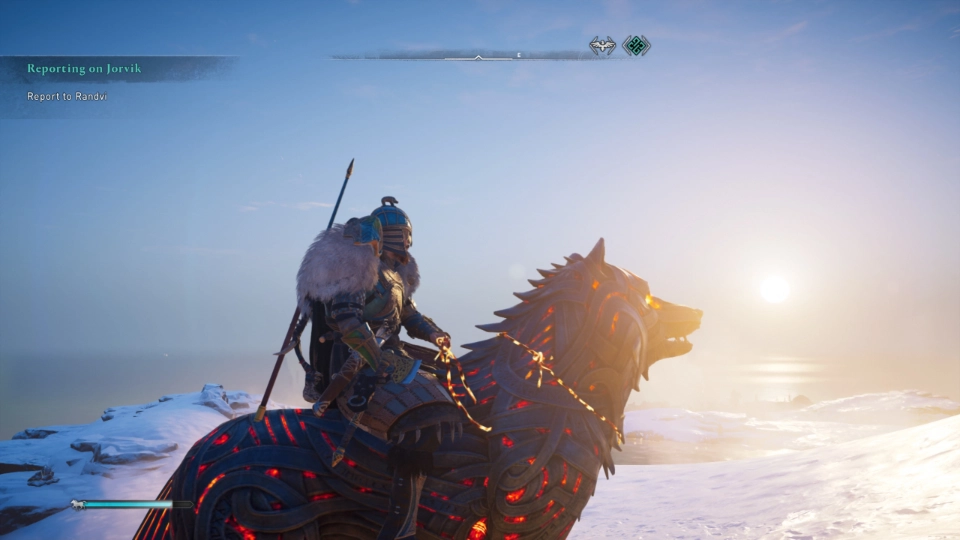Click the compass bar at the top
Image resolution: width=960 pixels, height=540 pixels.
coord(478,56)
